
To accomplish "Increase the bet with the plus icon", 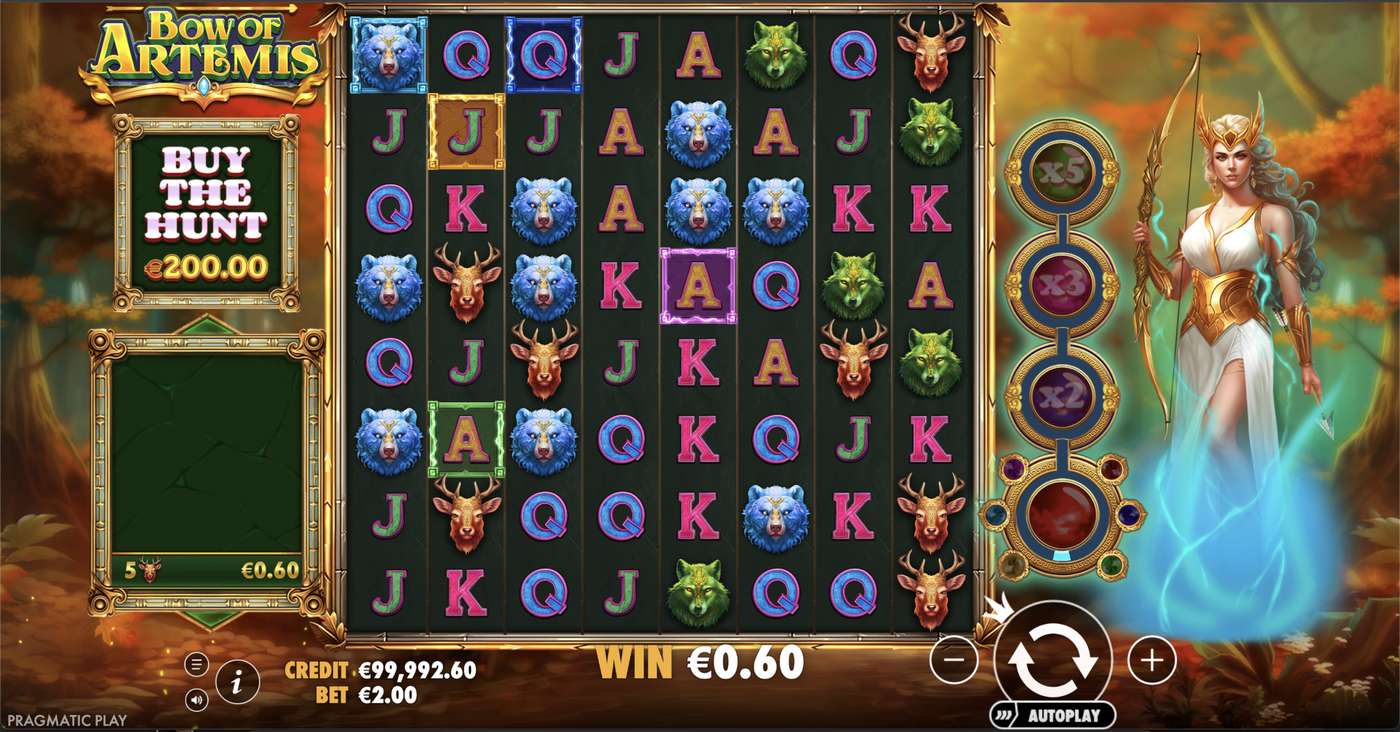I will click(x=1150, y=660).
